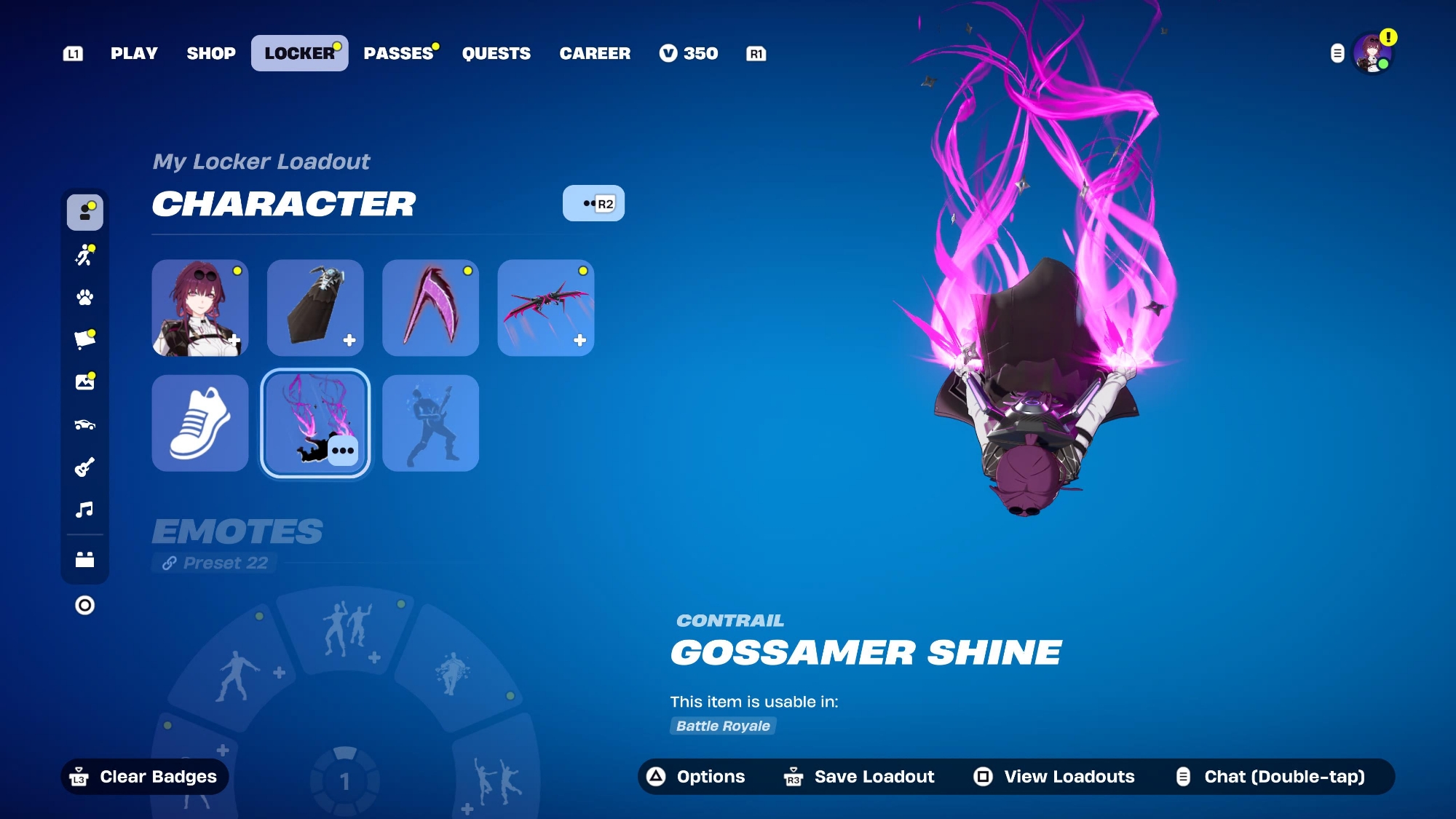
Task: Select the red-haired outfit slot
Action: point(200,308)
